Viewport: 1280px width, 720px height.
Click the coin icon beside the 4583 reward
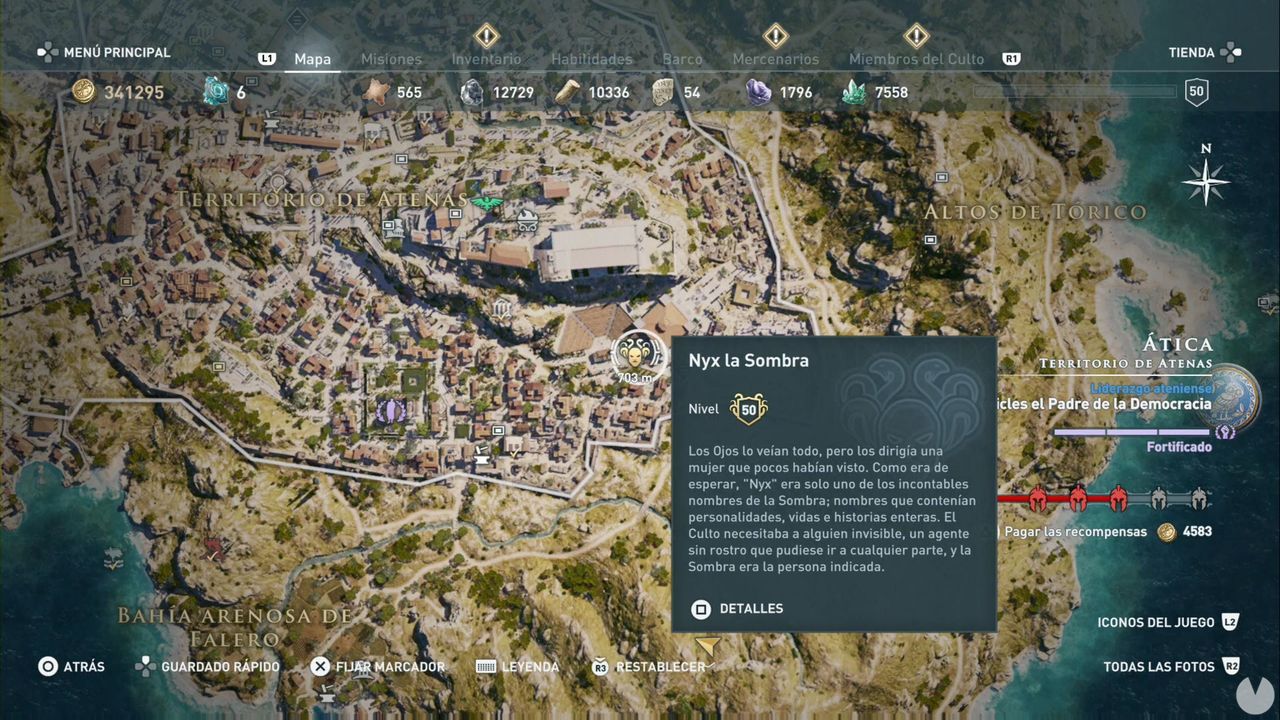[x=1166, y=532]
